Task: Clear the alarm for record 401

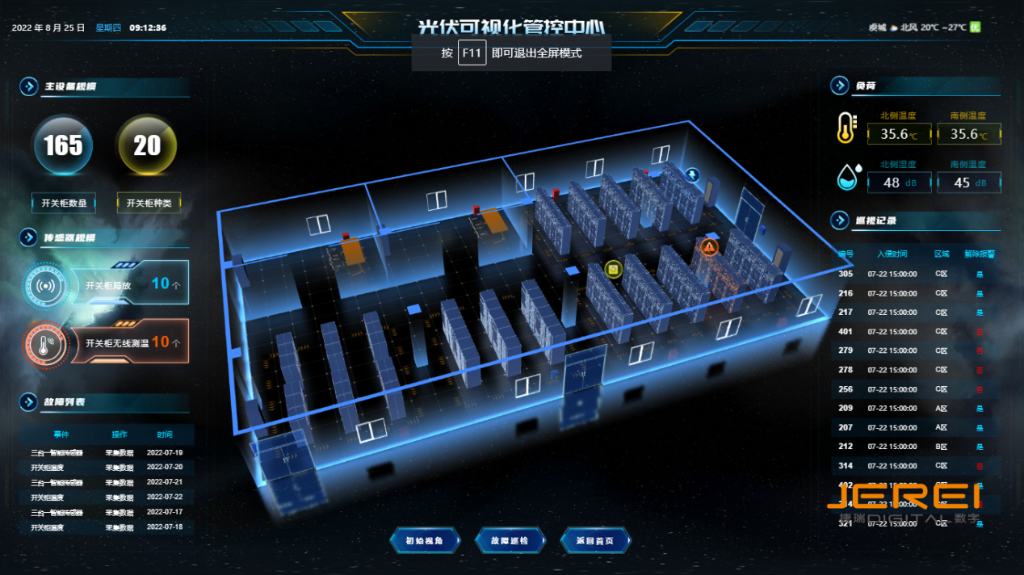Action: click(x=979, y=331)
